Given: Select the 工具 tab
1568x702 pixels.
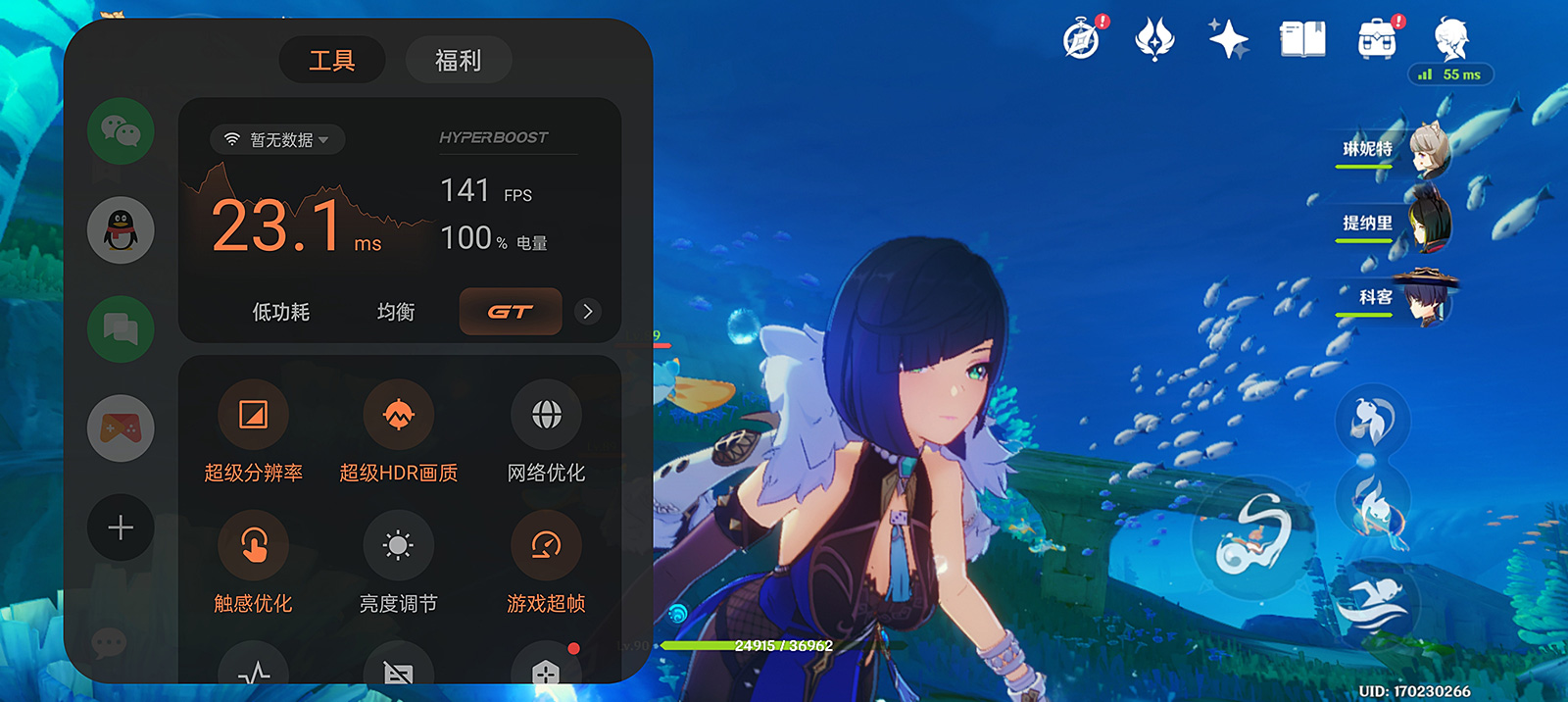Looking at the screenshot, I should pyautogui.click(x=332, y=61).
